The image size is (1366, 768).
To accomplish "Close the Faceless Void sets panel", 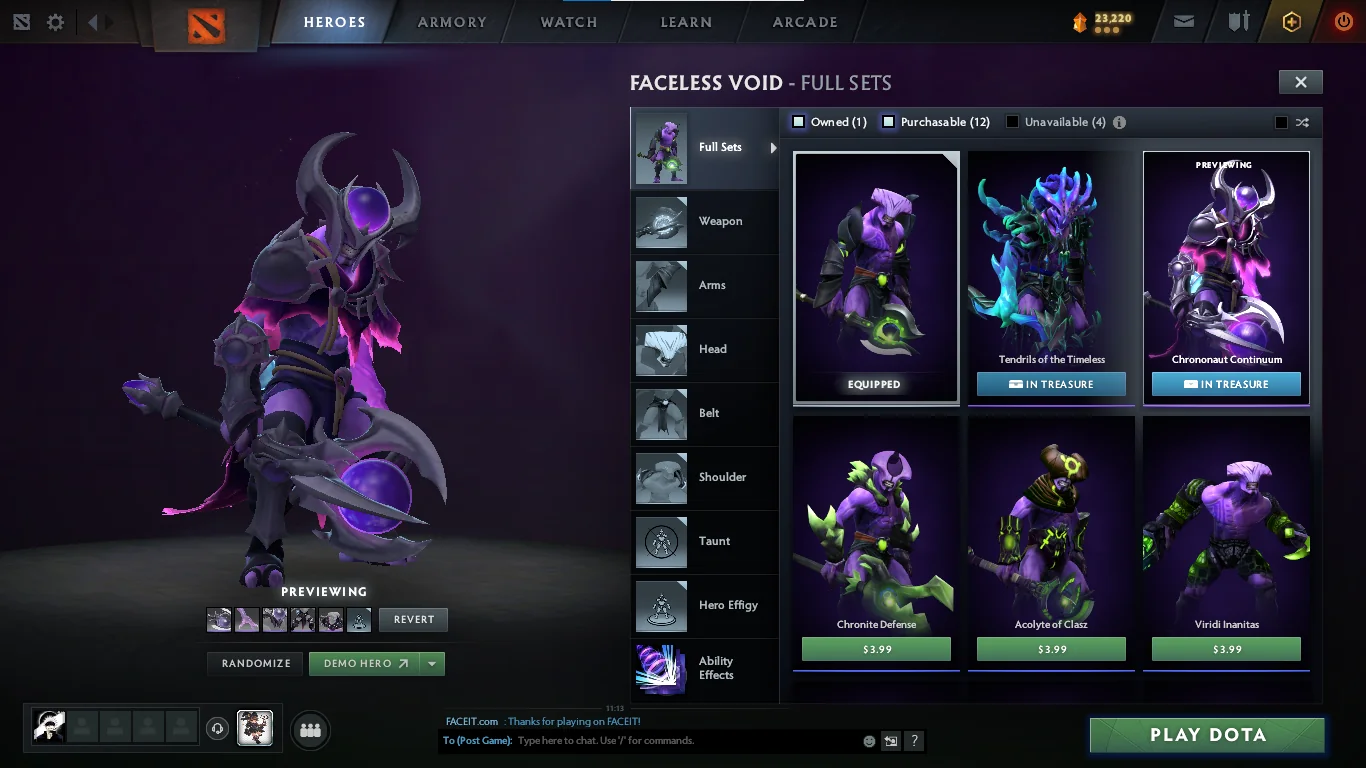I will tap(1300, 82).
